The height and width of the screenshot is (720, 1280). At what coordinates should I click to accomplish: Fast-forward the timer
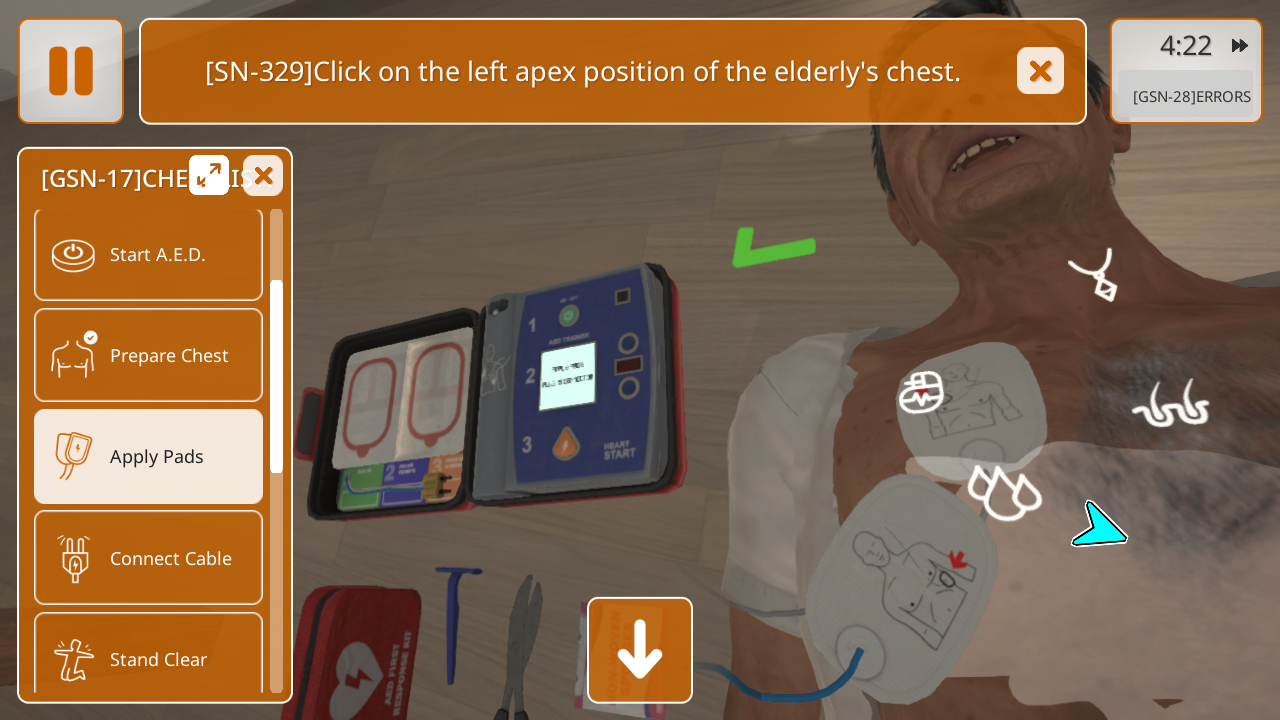pyautogui.click(x=1240, y=45)
